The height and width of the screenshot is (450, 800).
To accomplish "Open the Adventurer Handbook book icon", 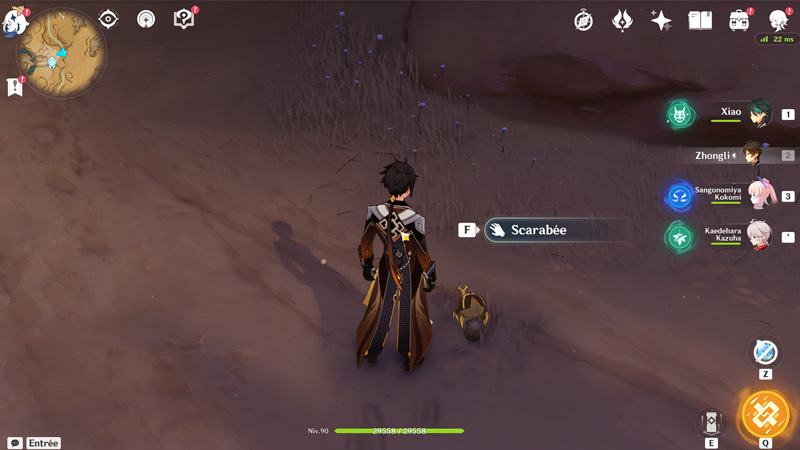I will click(x=700, y=20).
